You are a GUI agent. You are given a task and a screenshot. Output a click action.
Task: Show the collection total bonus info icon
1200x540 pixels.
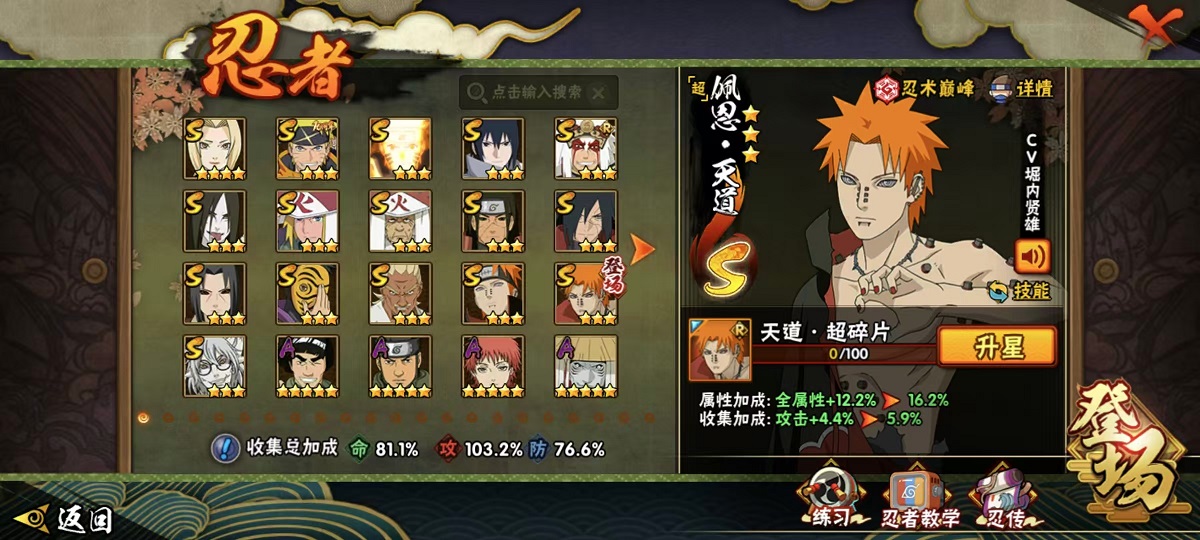tap(225, 449)
